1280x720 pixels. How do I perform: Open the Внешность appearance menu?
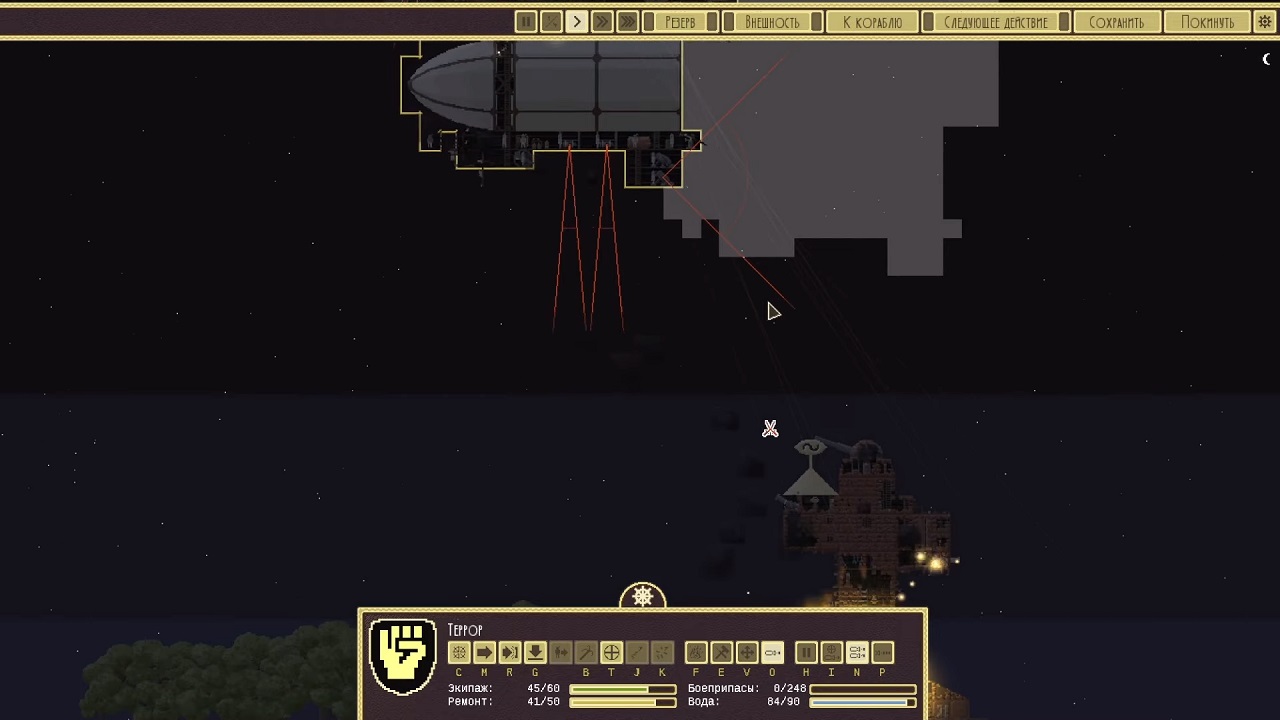click(772, 21)
